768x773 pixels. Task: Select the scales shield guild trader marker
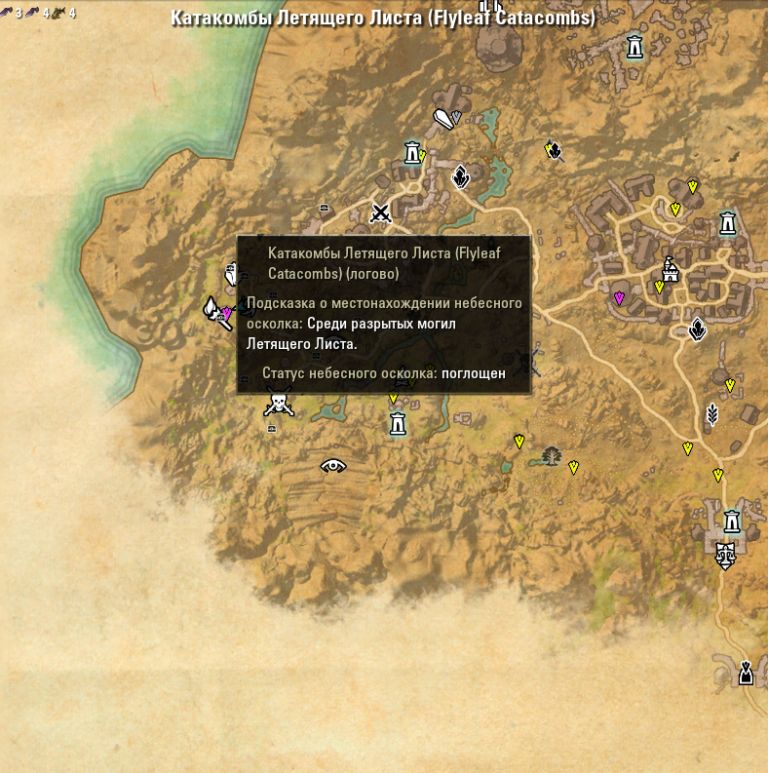point(726,554)
